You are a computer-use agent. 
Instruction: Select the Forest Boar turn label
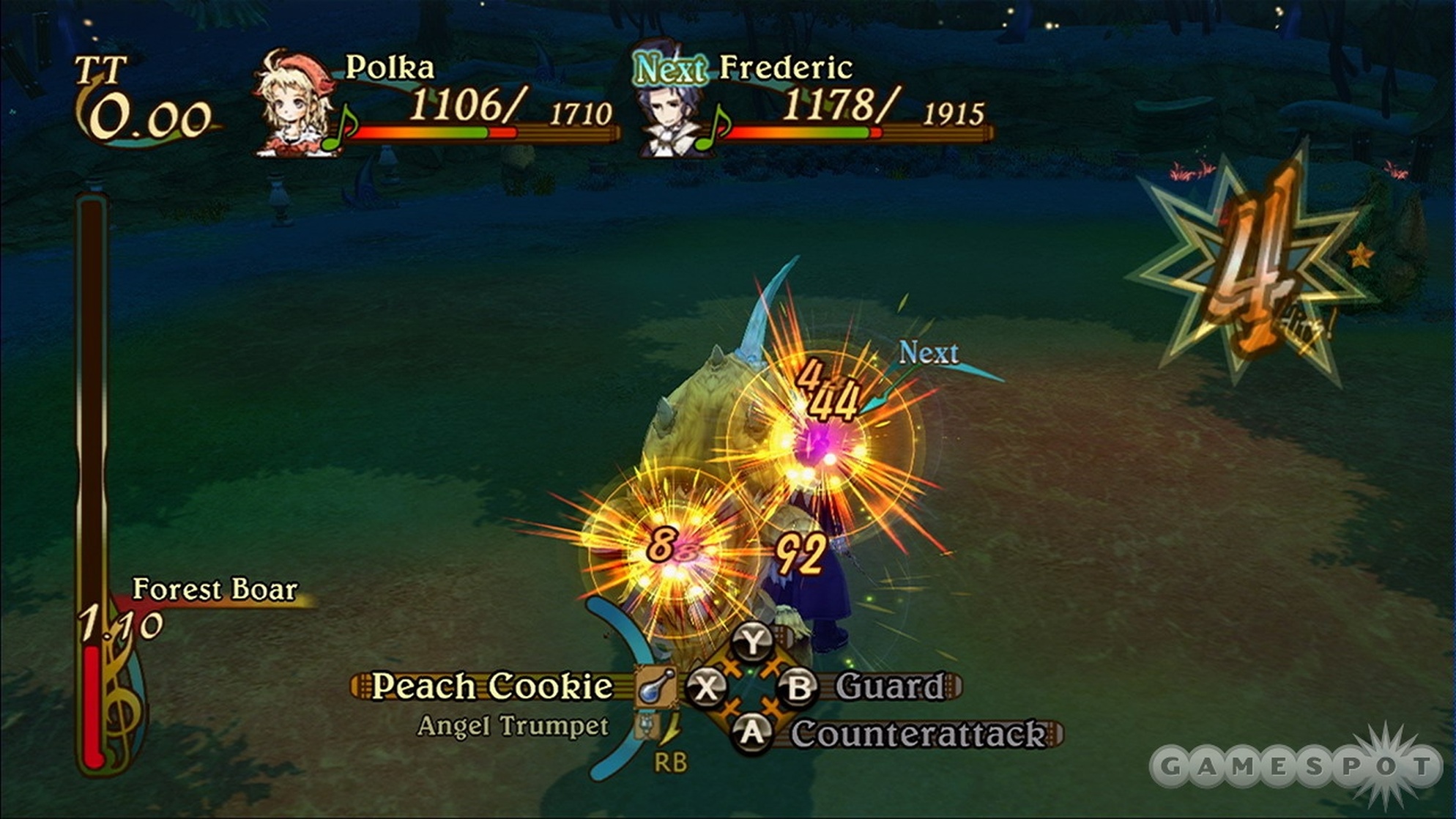[215, 590]
